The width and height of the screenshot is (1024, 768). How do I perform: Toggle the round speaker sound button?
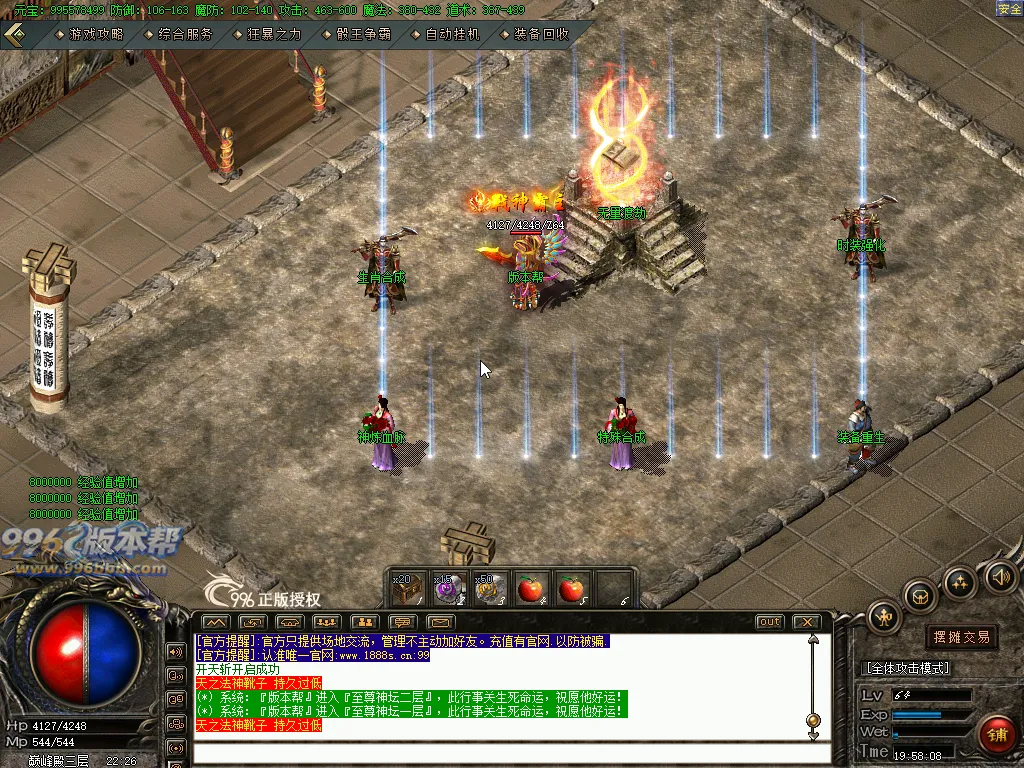click(x=1001, y=576)
